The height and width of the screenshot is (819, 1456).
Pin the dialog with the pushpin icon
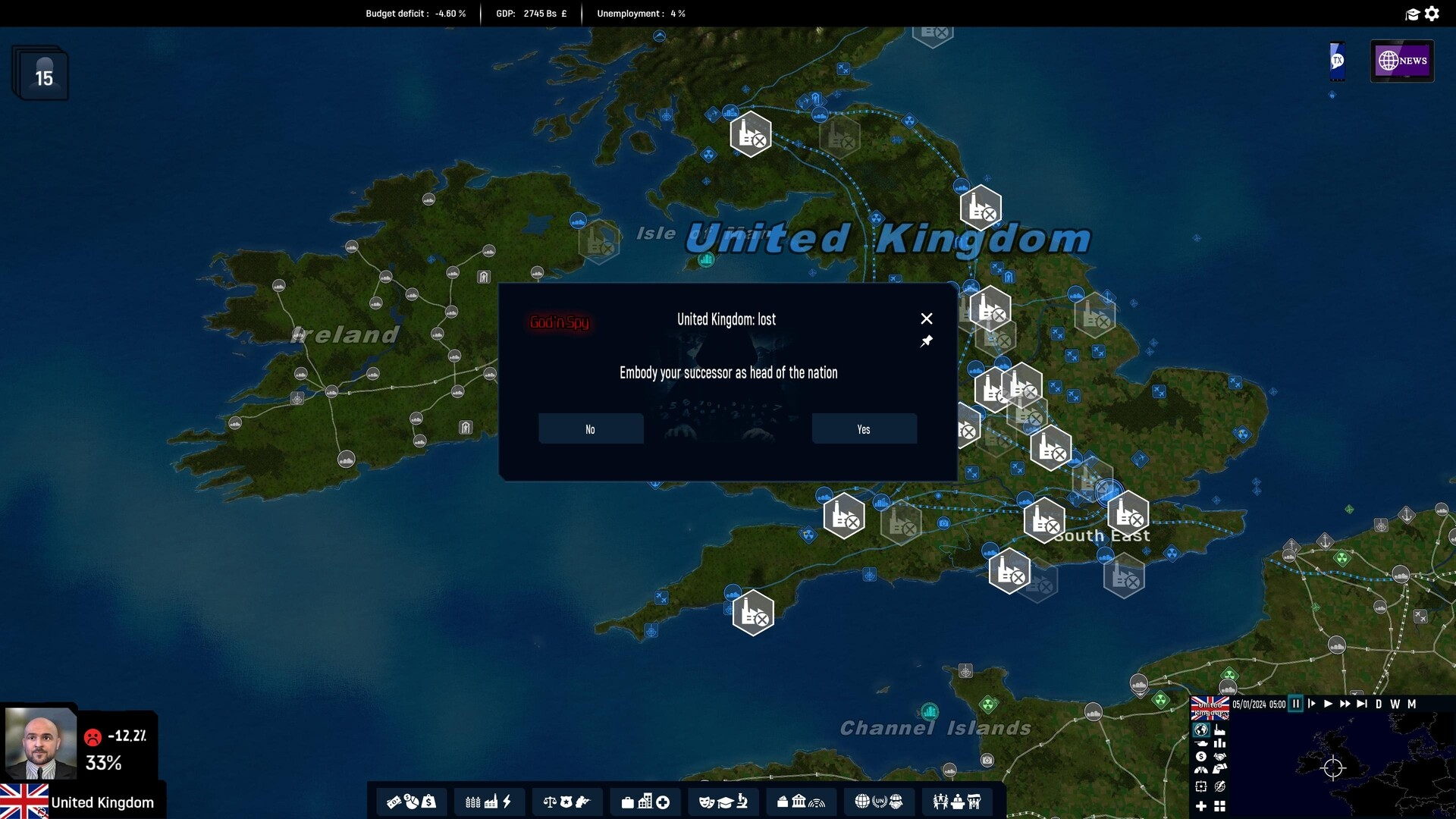click(926, 342)
